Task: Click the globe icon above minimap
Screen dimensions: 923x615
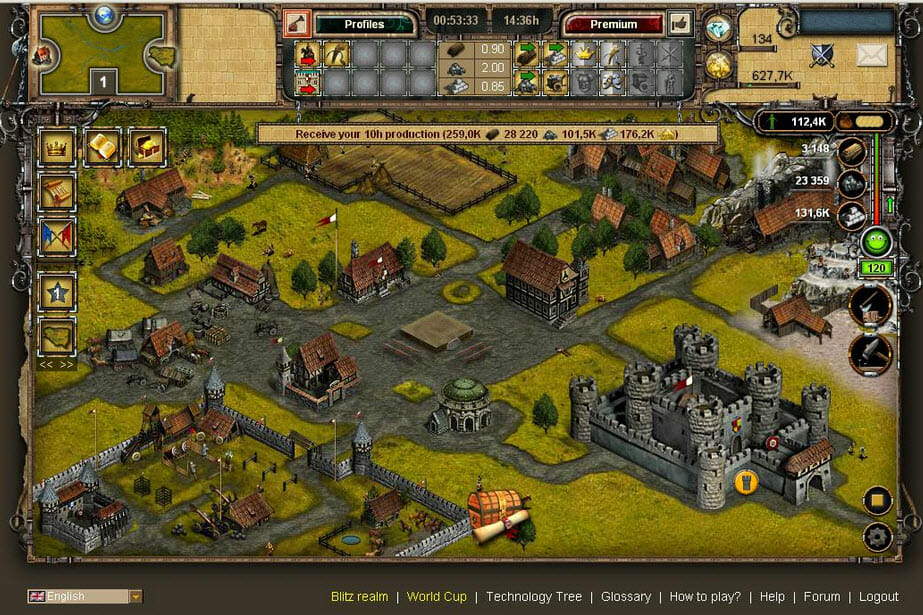Action: coord(105,14)
